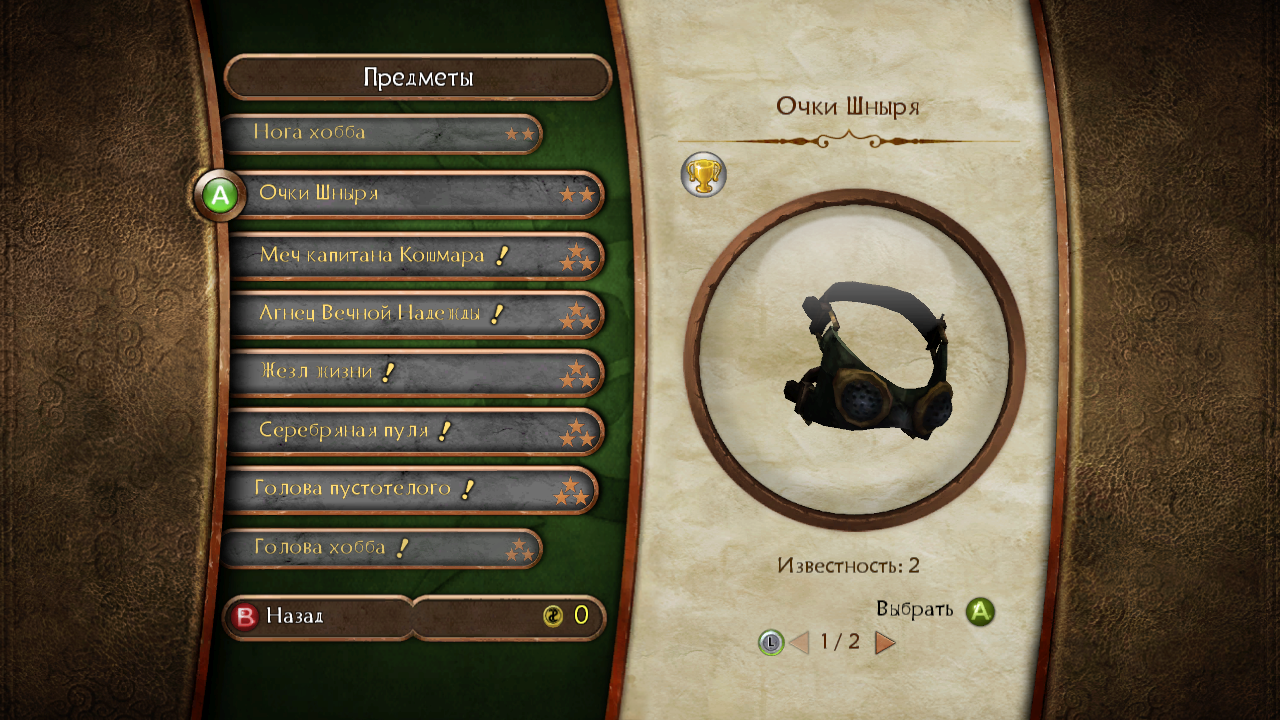Pick the Голова хобба entry
The height and width of the screenshot is (720, 1280).
tap(381, 548)
